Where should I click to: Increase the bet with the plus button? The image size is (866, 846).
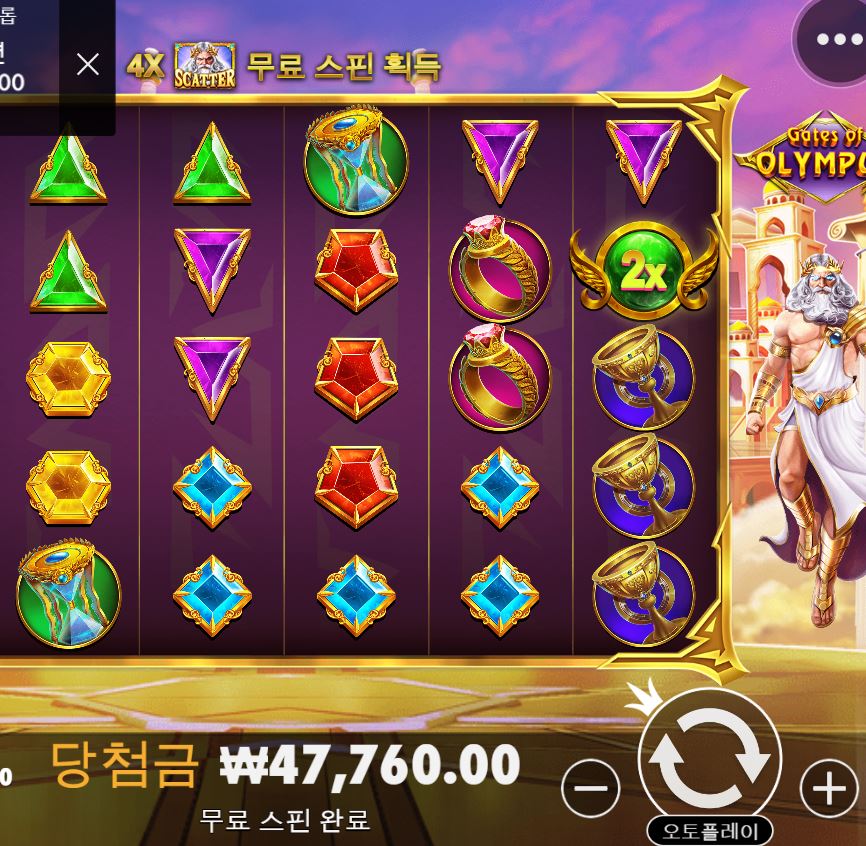coord(829,789)
